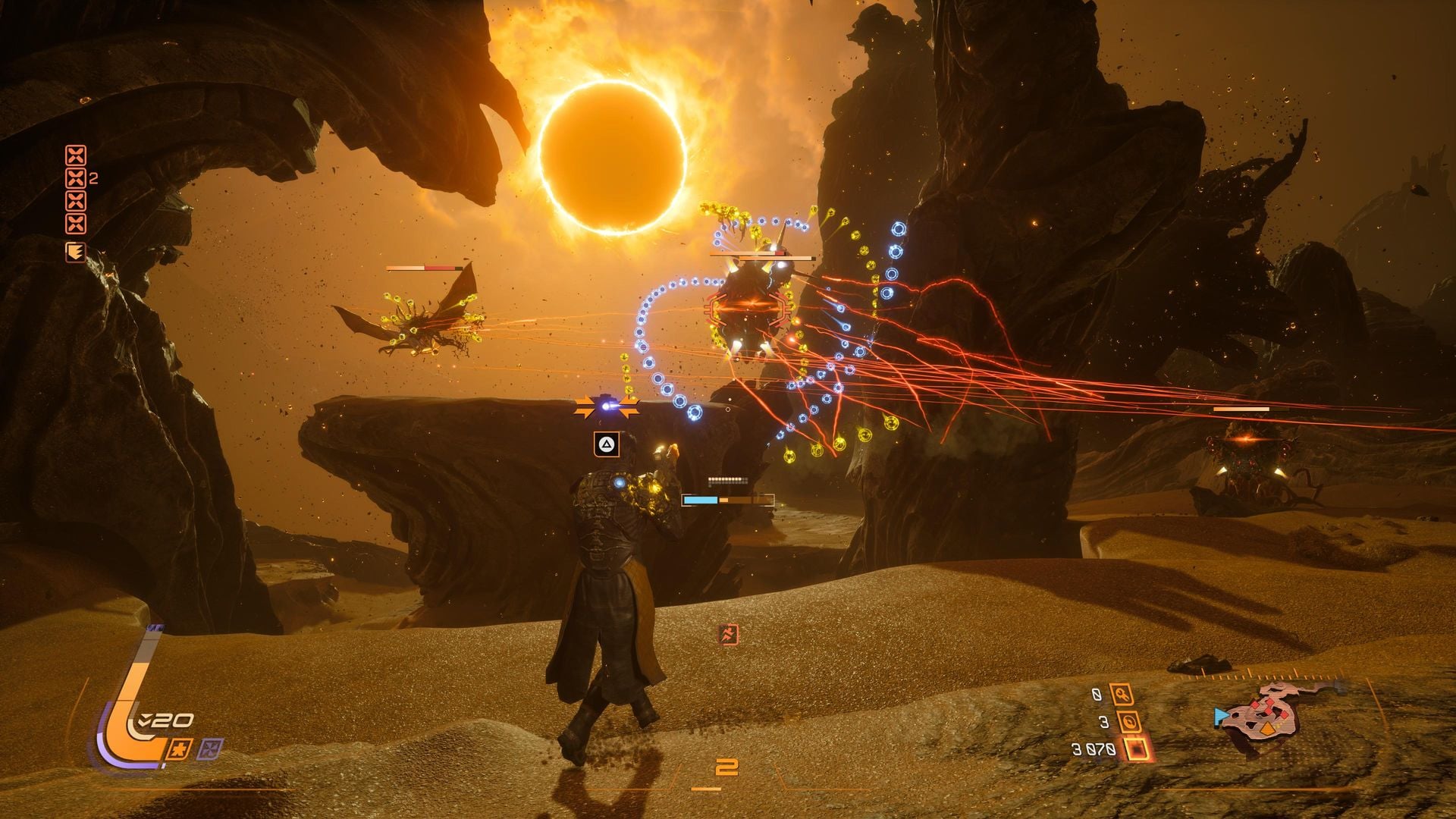The width and height of the screenshot is (1456, 819).
Task: Click the running figure sprint icon
Action: click(x=728, y=635)
